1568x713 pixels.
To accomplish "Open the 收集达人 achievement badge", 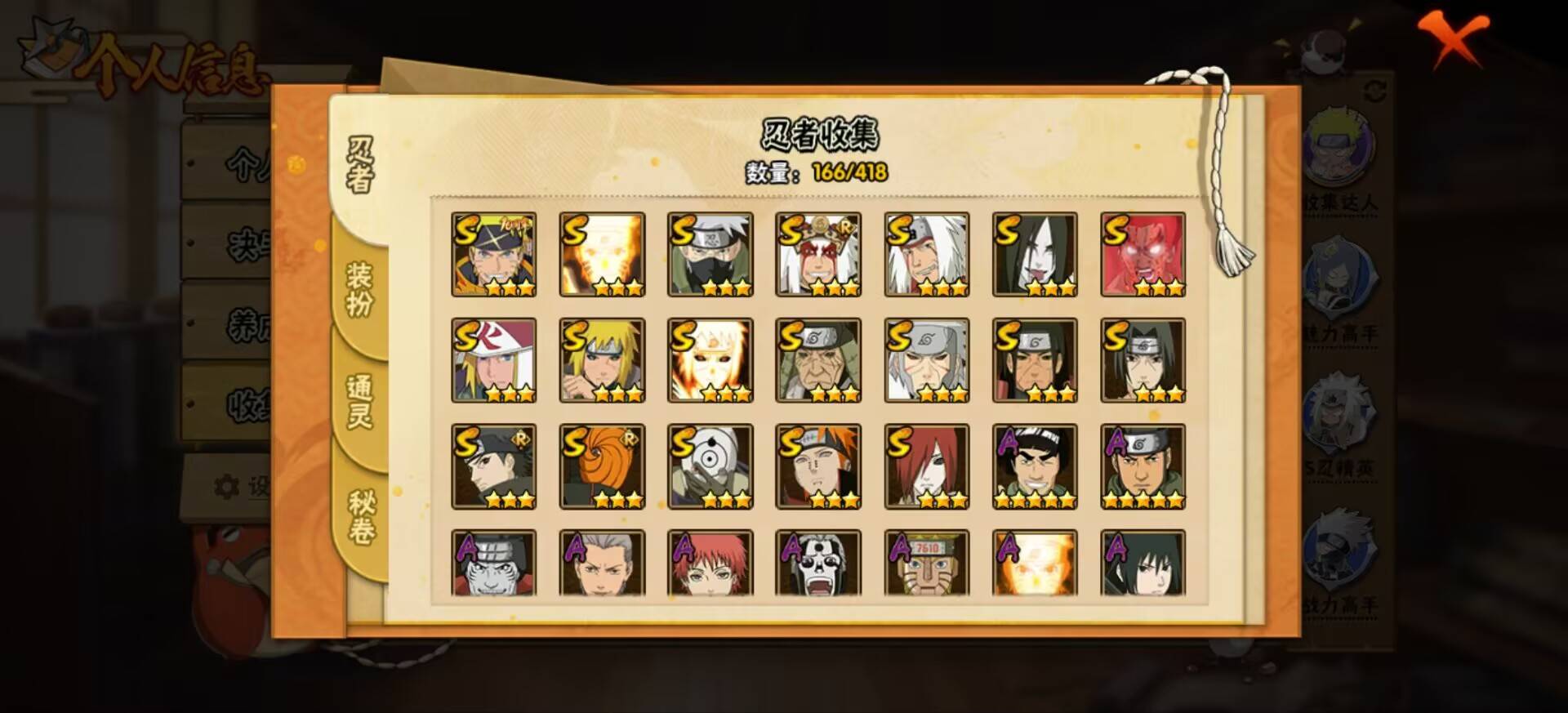I will (x=1347, y=147).
